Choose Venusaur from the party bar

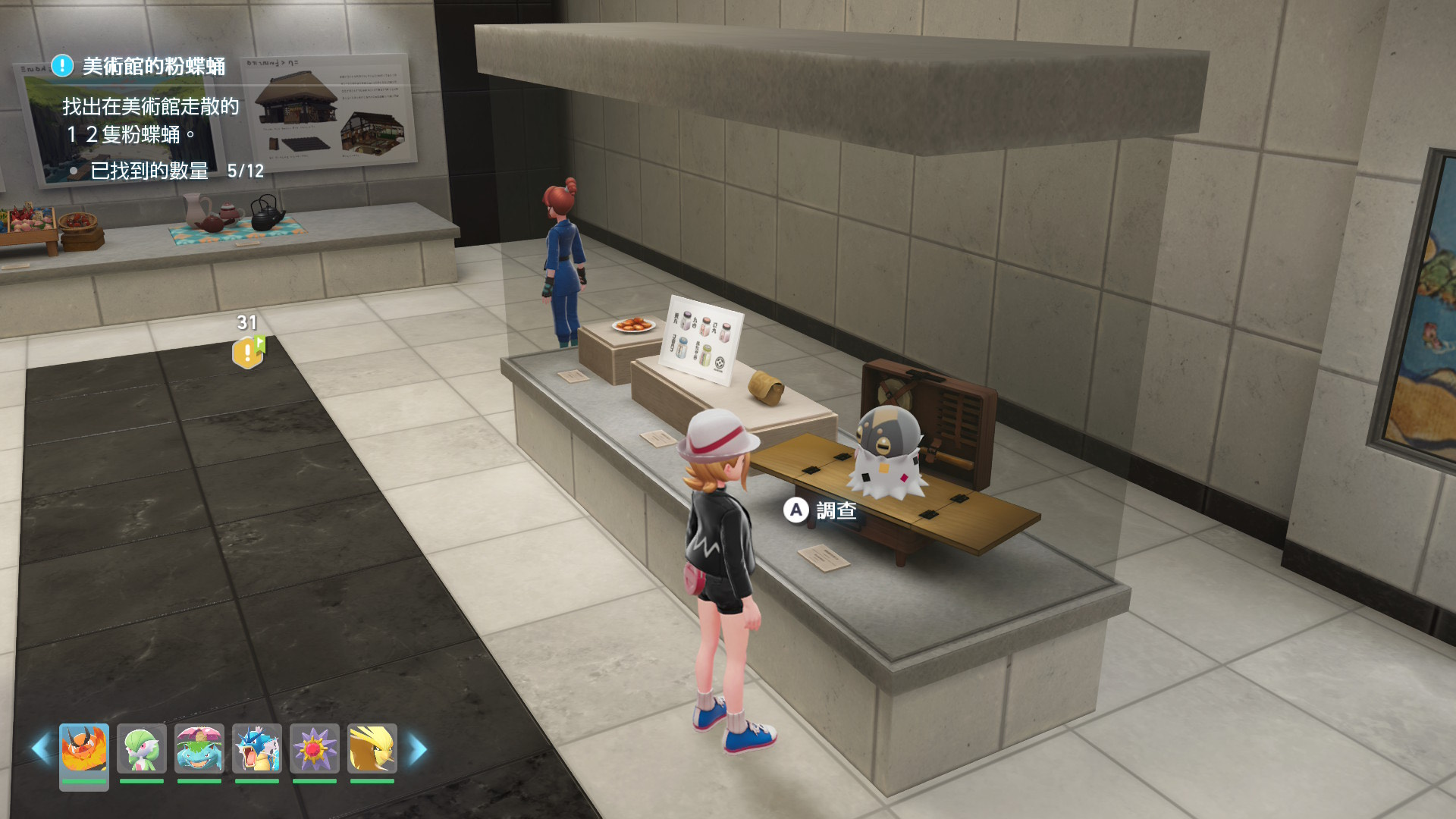pos(199,749)
